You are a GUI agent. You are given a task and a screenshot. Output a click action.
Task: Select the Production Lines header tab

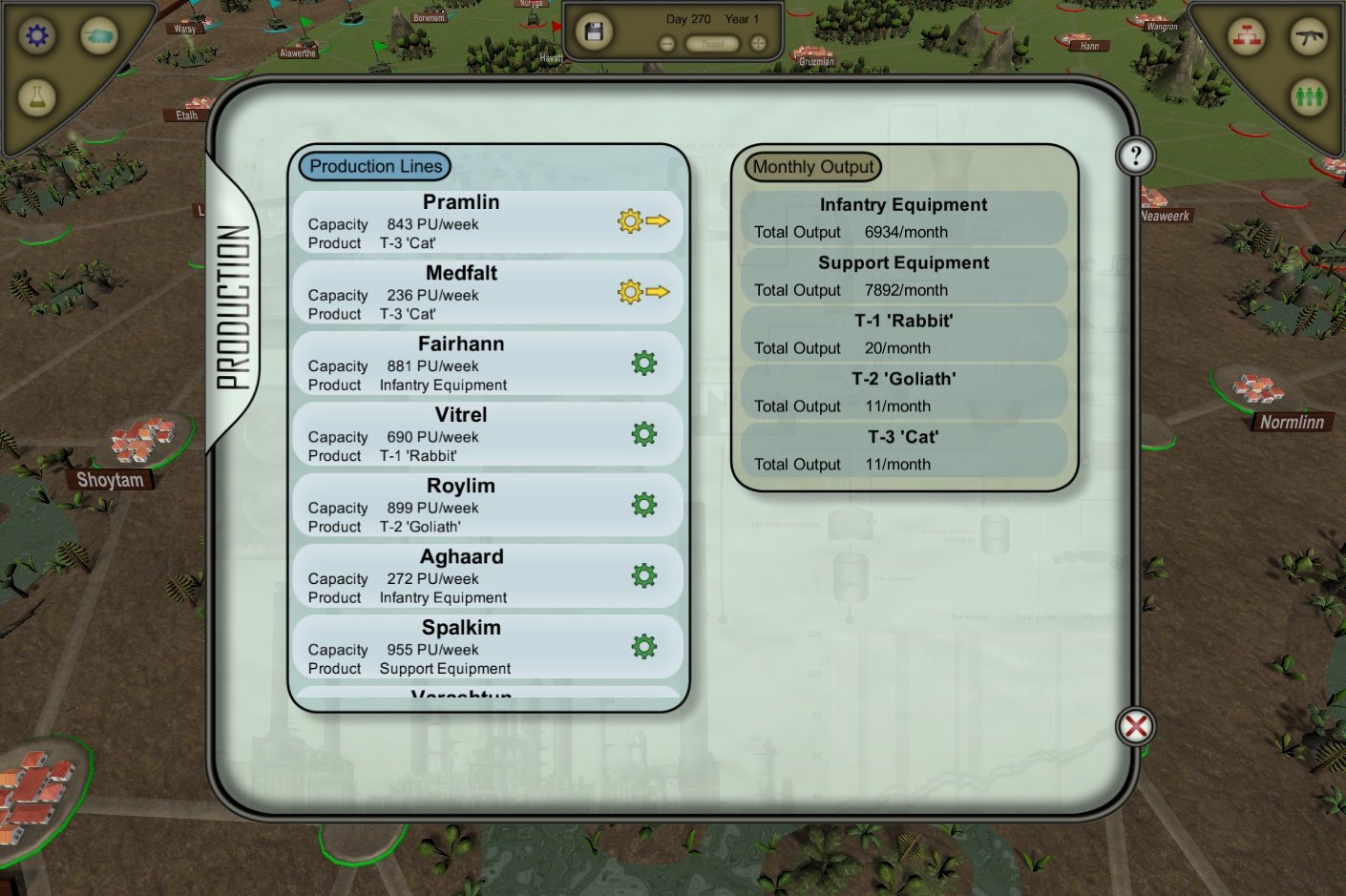[374, 165]
